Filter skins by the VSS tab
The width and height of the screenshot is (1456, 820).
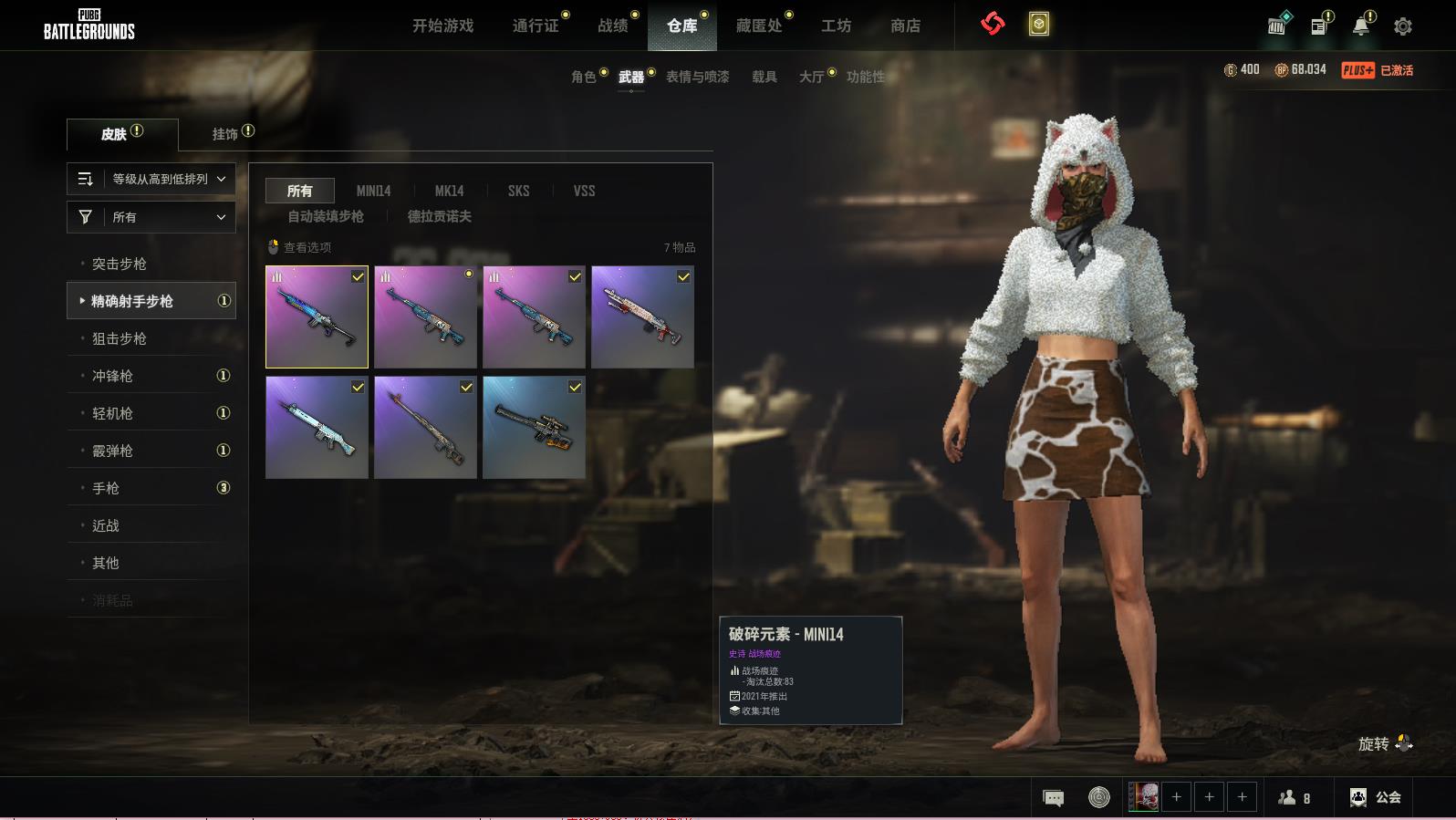[584, 191]
